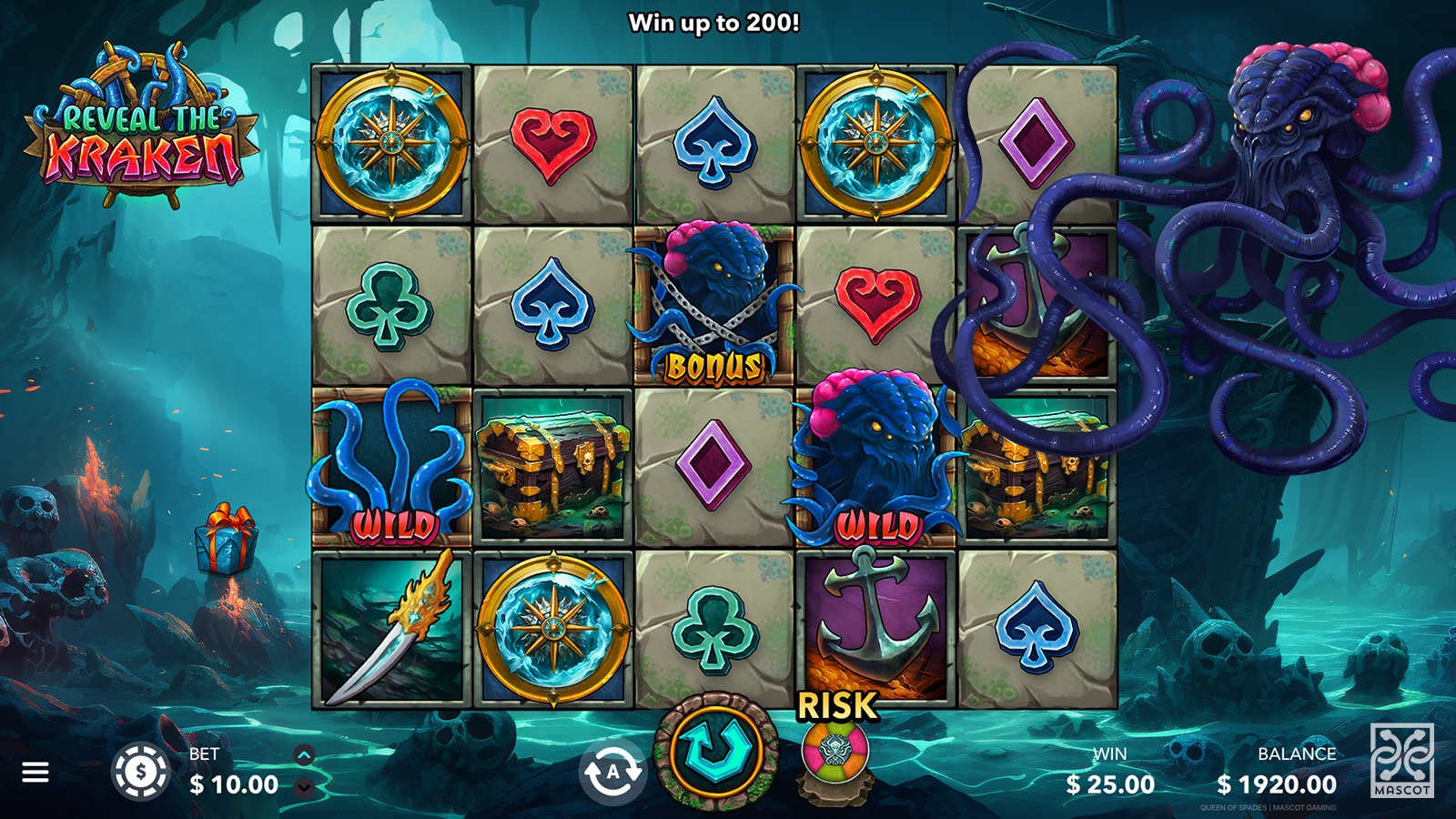Image resolution: width=1456 pixels, height=819 pixels.
Task: Click the Mascot logo
Action: (x=1401, y=760)
